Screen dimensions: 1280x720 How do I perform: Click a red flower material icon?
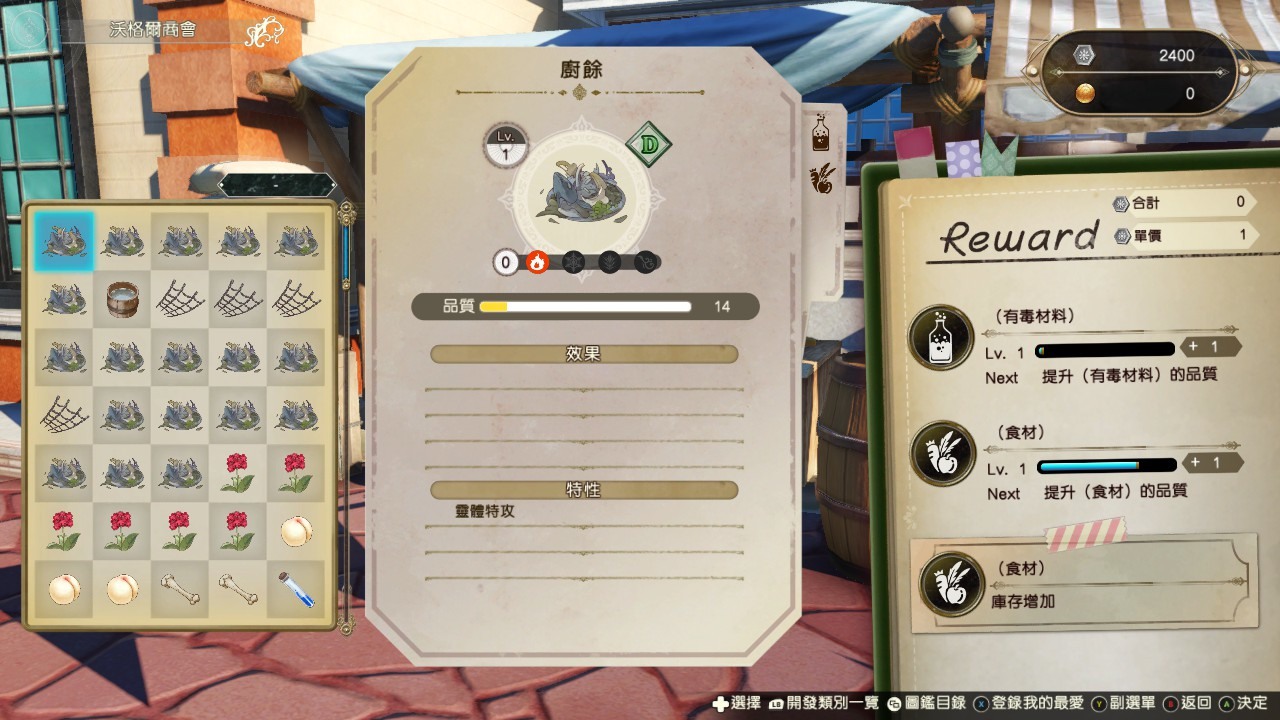point(238,470)
